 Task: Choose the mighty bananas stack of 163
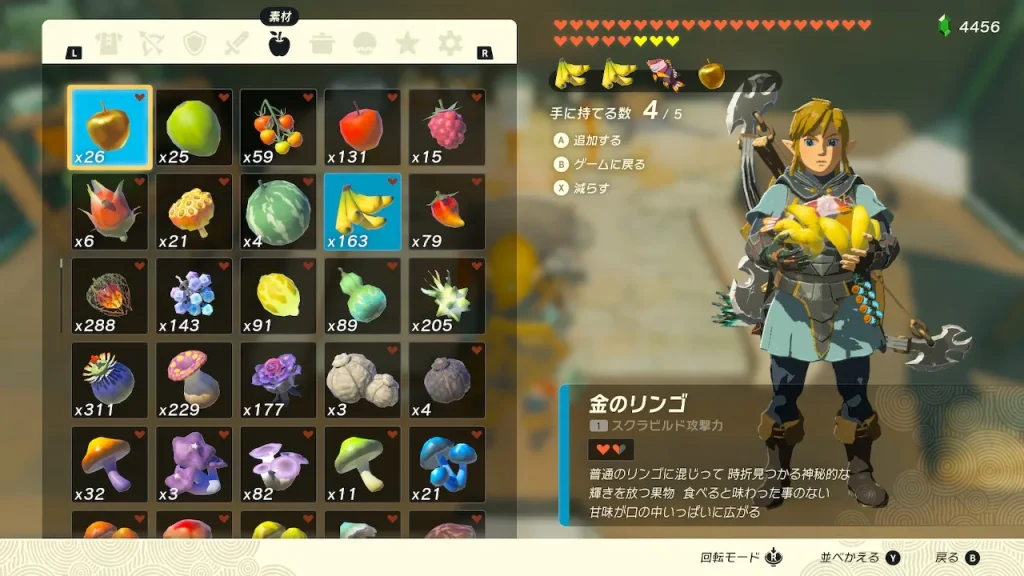[362, 211]
